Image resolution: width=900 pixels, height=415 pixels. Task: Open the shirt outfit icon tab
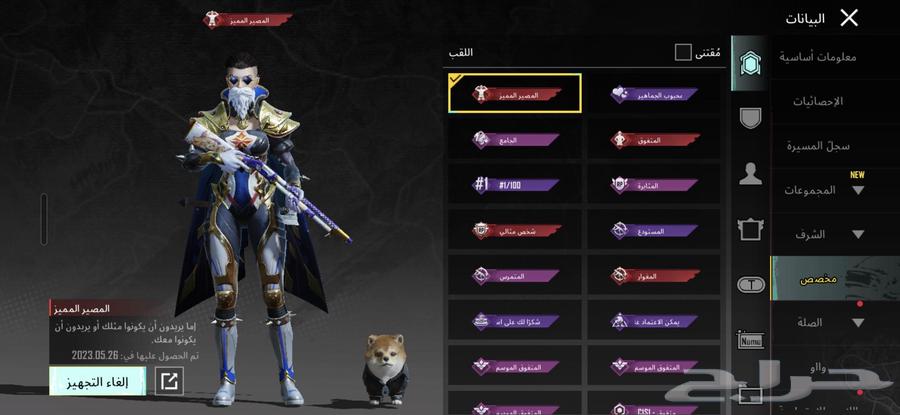pos(750,230)
